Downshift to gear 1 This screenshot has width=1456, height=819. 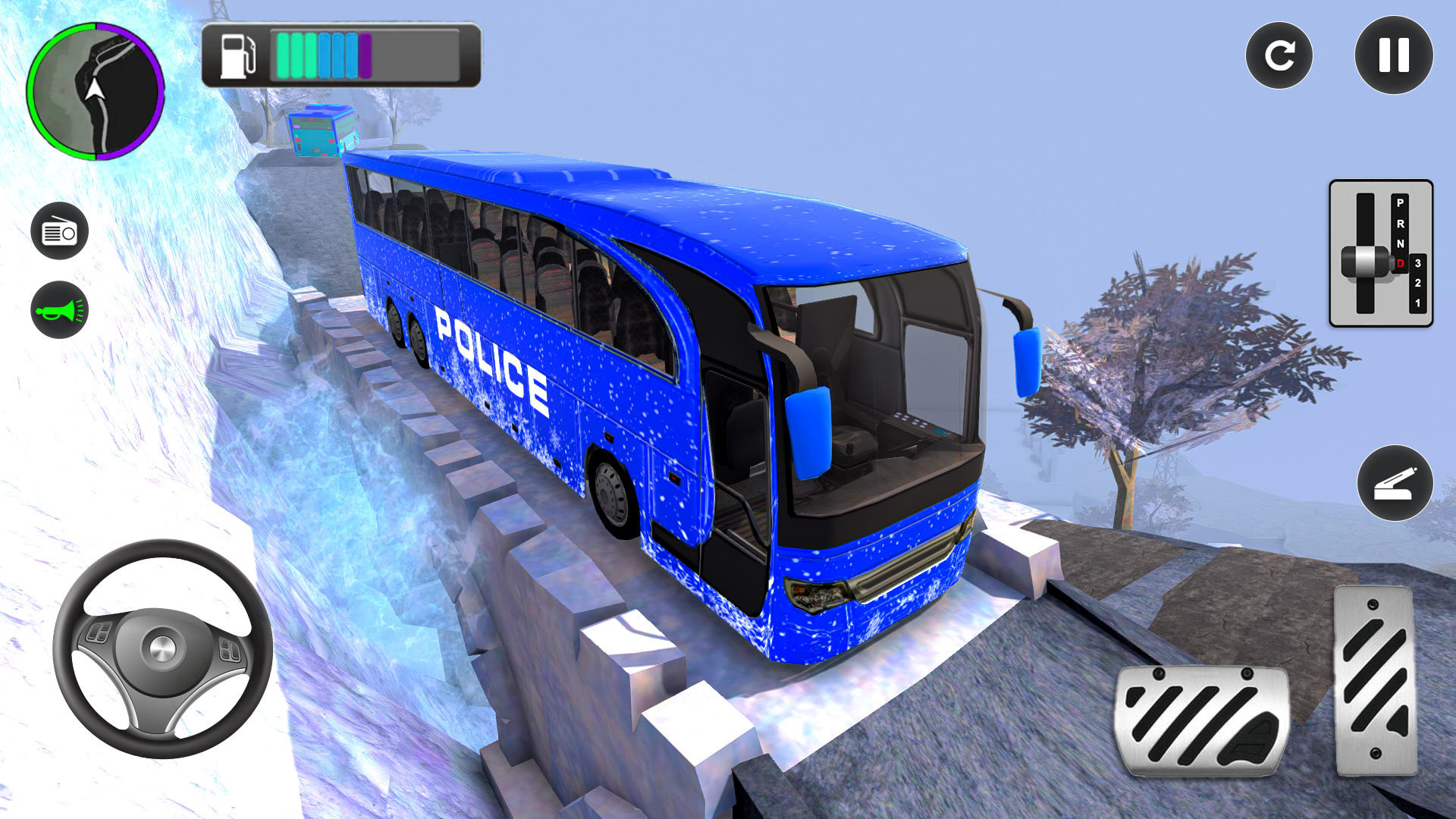[1417, 303]
